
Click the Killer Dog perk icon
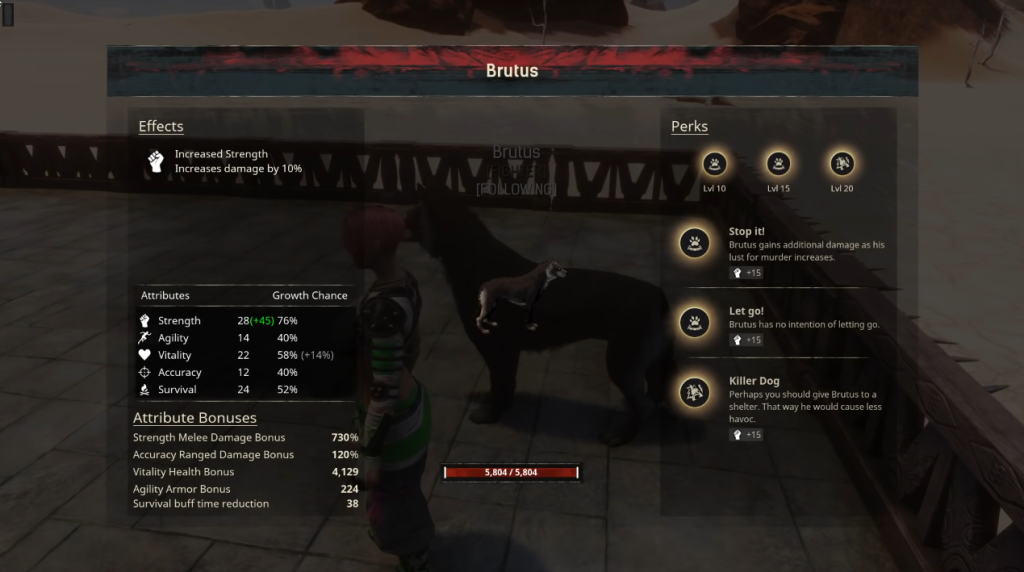[695, 392]
